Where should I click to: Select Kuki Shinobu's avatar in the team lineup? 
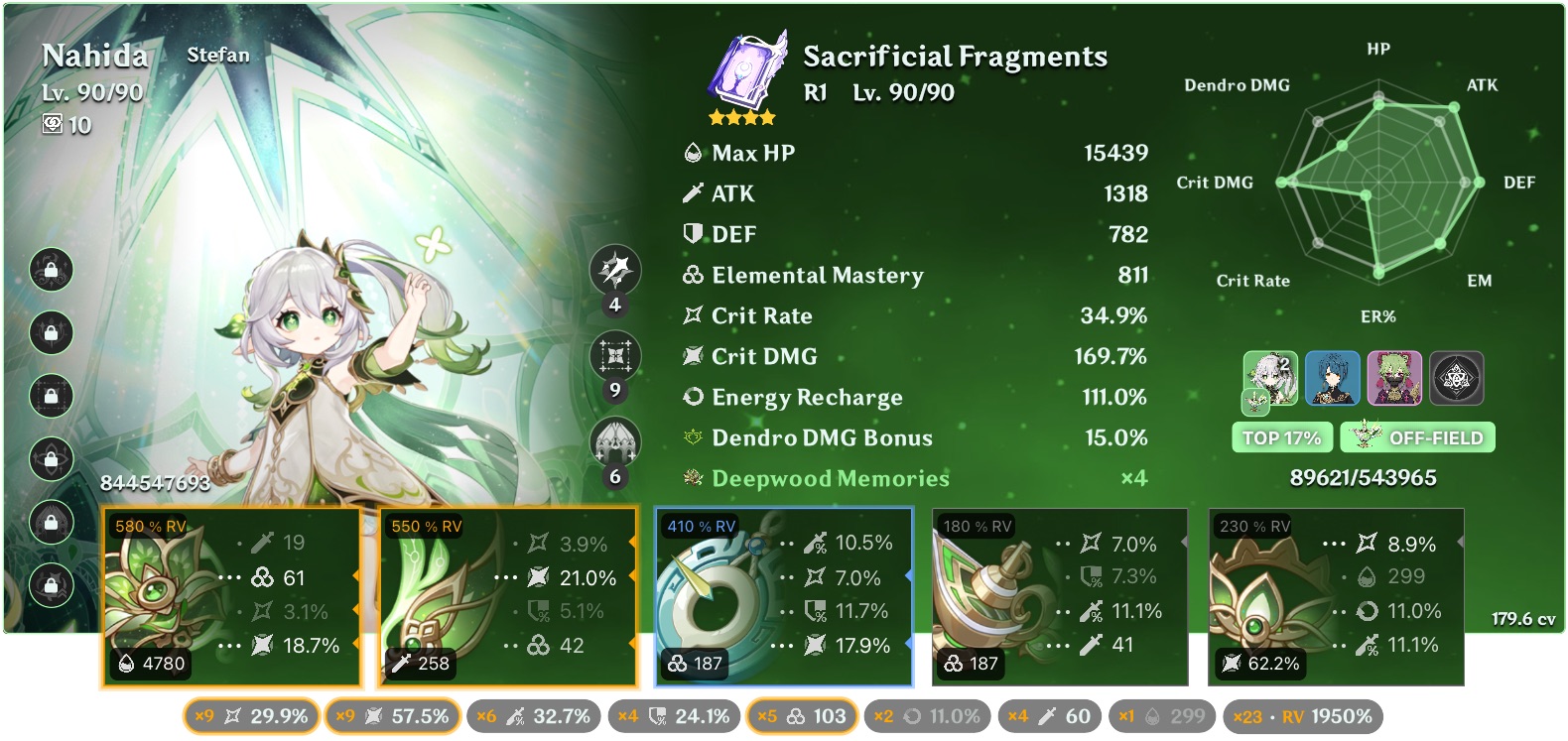coord(1393,378)
